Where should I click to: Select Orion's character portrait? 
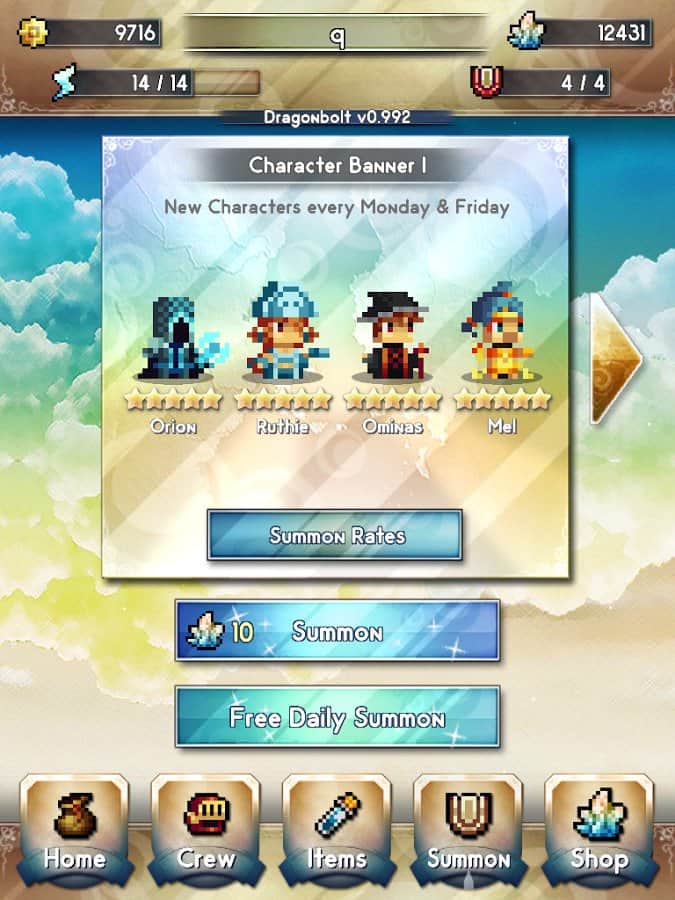pos(173,339)
